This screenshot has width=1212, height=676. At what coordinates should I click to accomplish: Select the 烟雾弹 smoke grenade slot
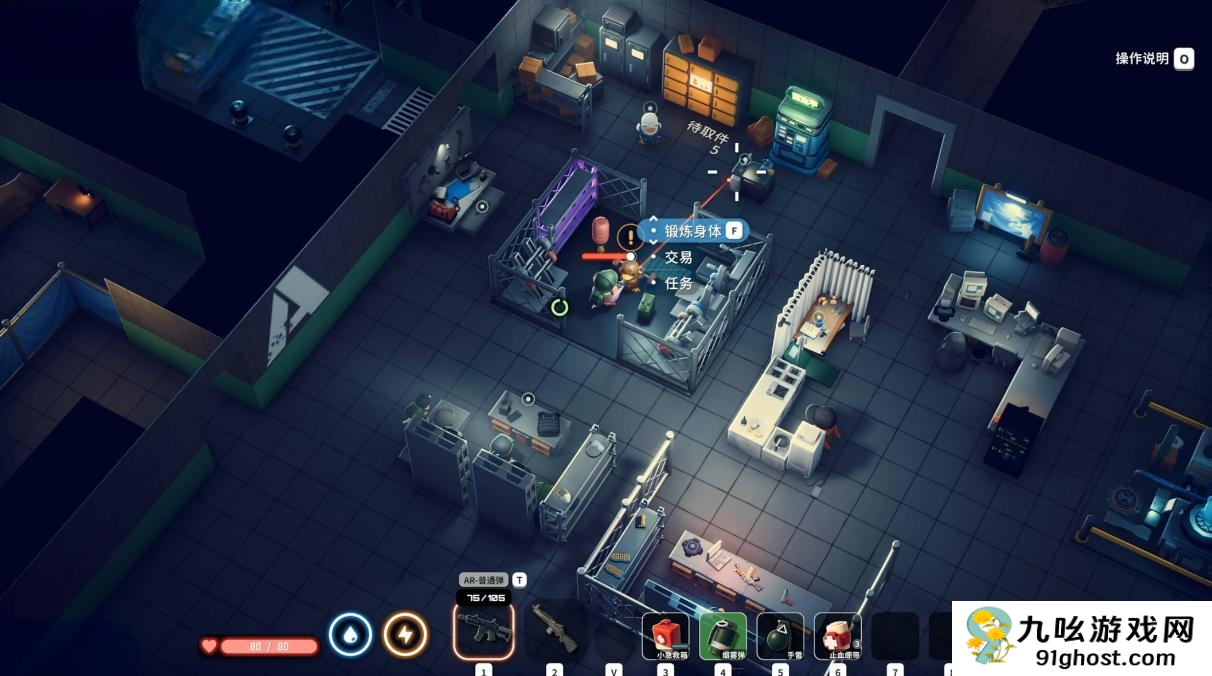click(x=723, y=636)
